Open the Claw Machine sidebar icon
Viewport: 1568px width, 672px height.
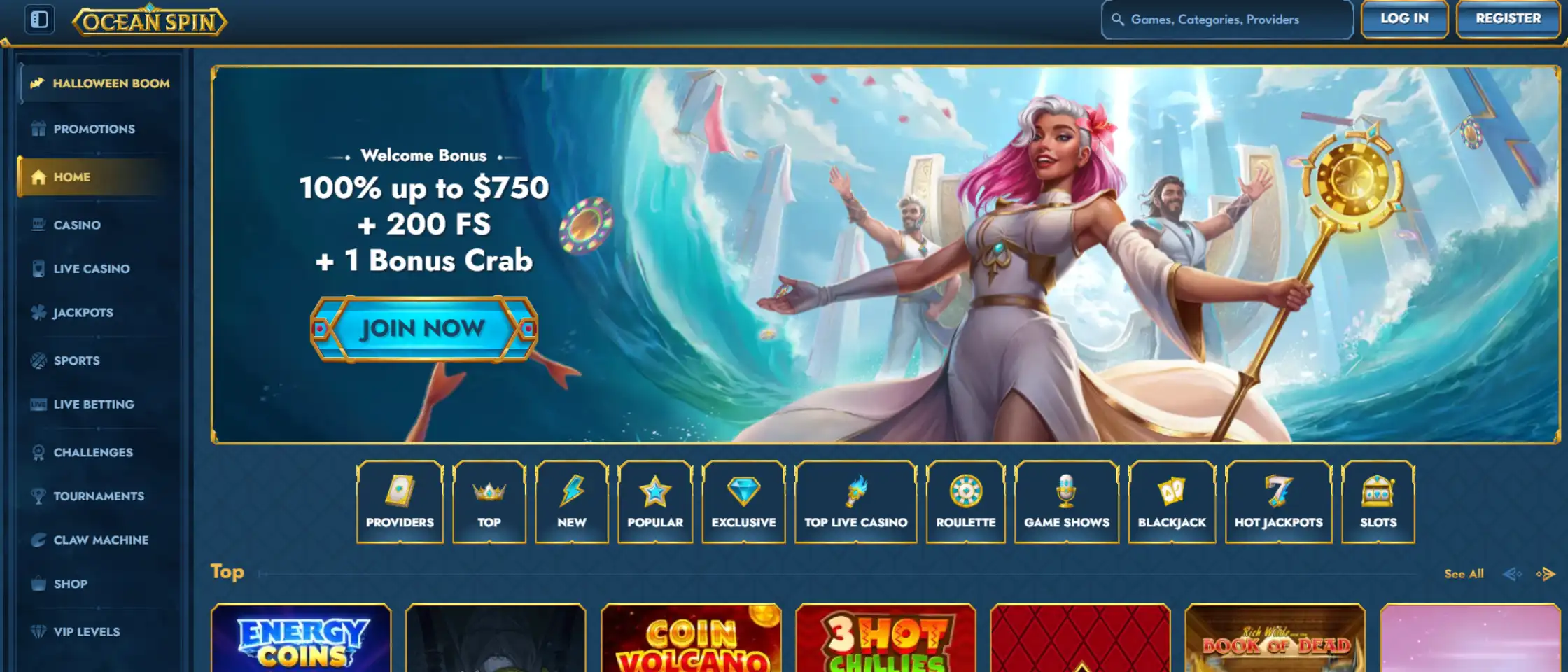click(x=39, y=540)
